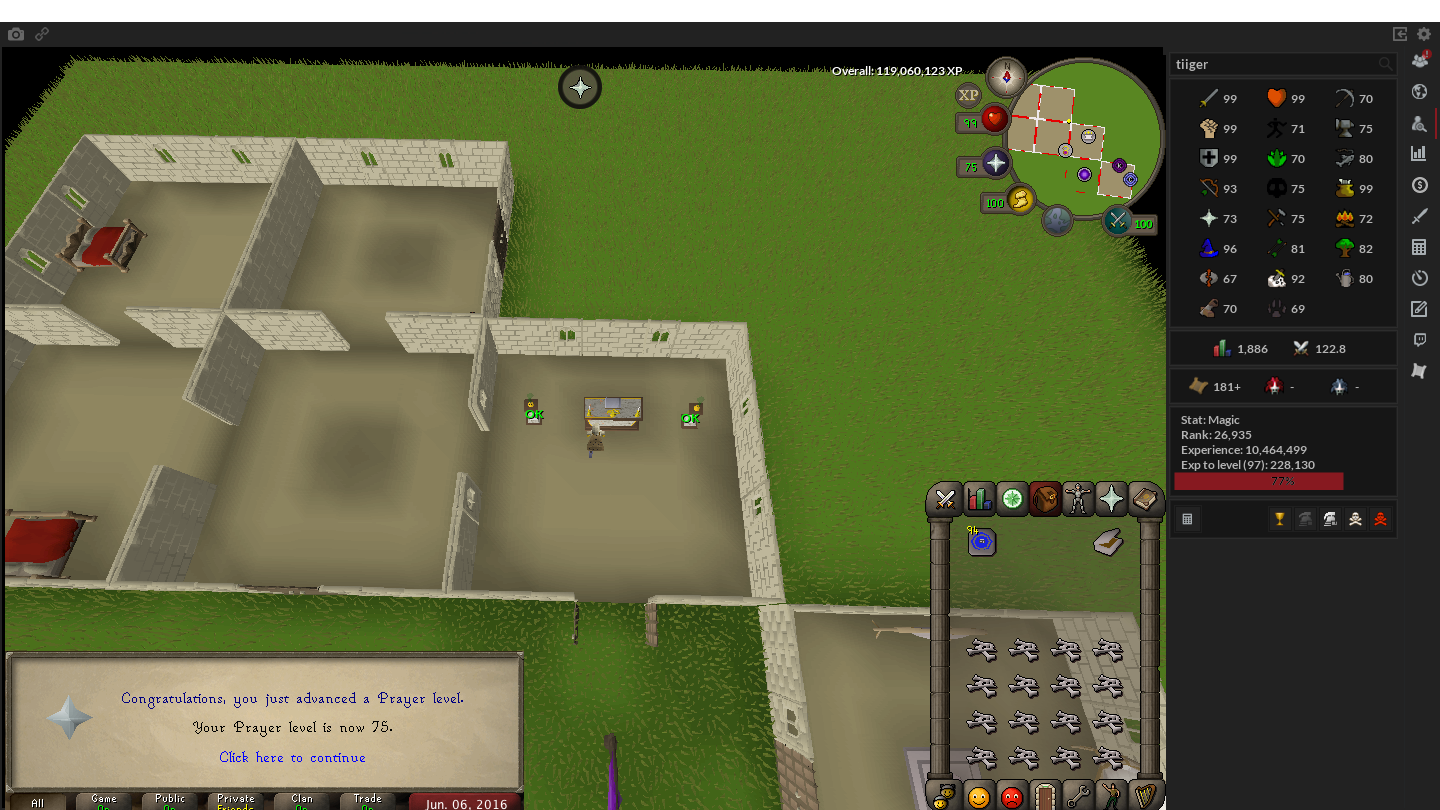Open the Skills stats bar-chart tab
Viewport: 1440px width, 810px height.
[978, 499]
